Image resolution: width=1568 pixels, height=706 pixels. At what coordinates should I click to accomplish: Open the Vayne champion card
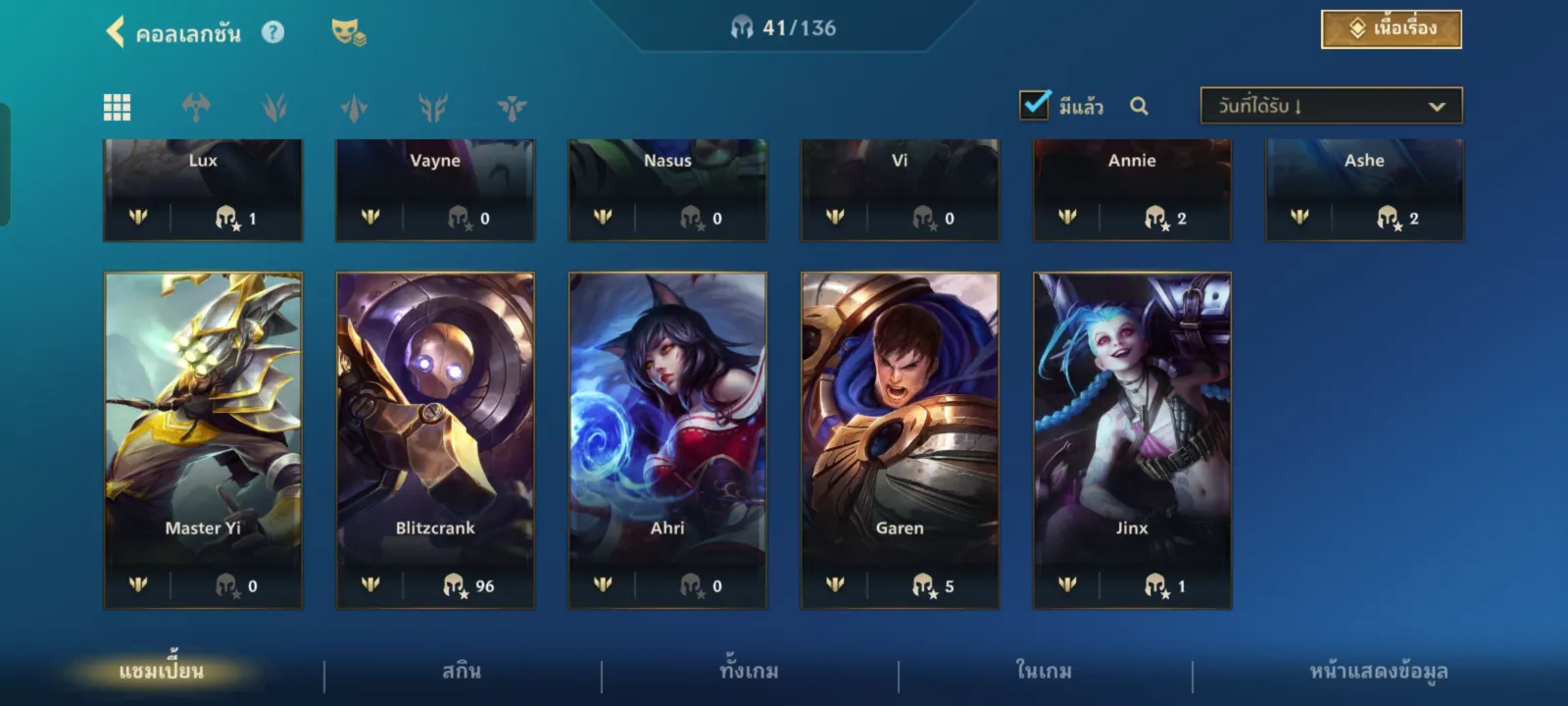(435, 188)
